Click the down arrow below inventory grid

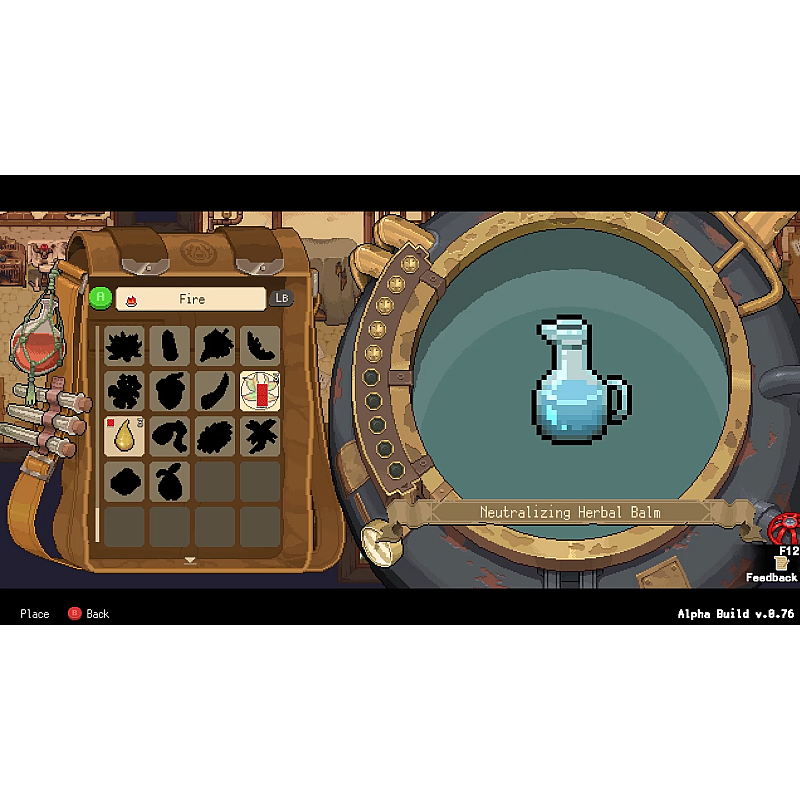tap(190, 560)
